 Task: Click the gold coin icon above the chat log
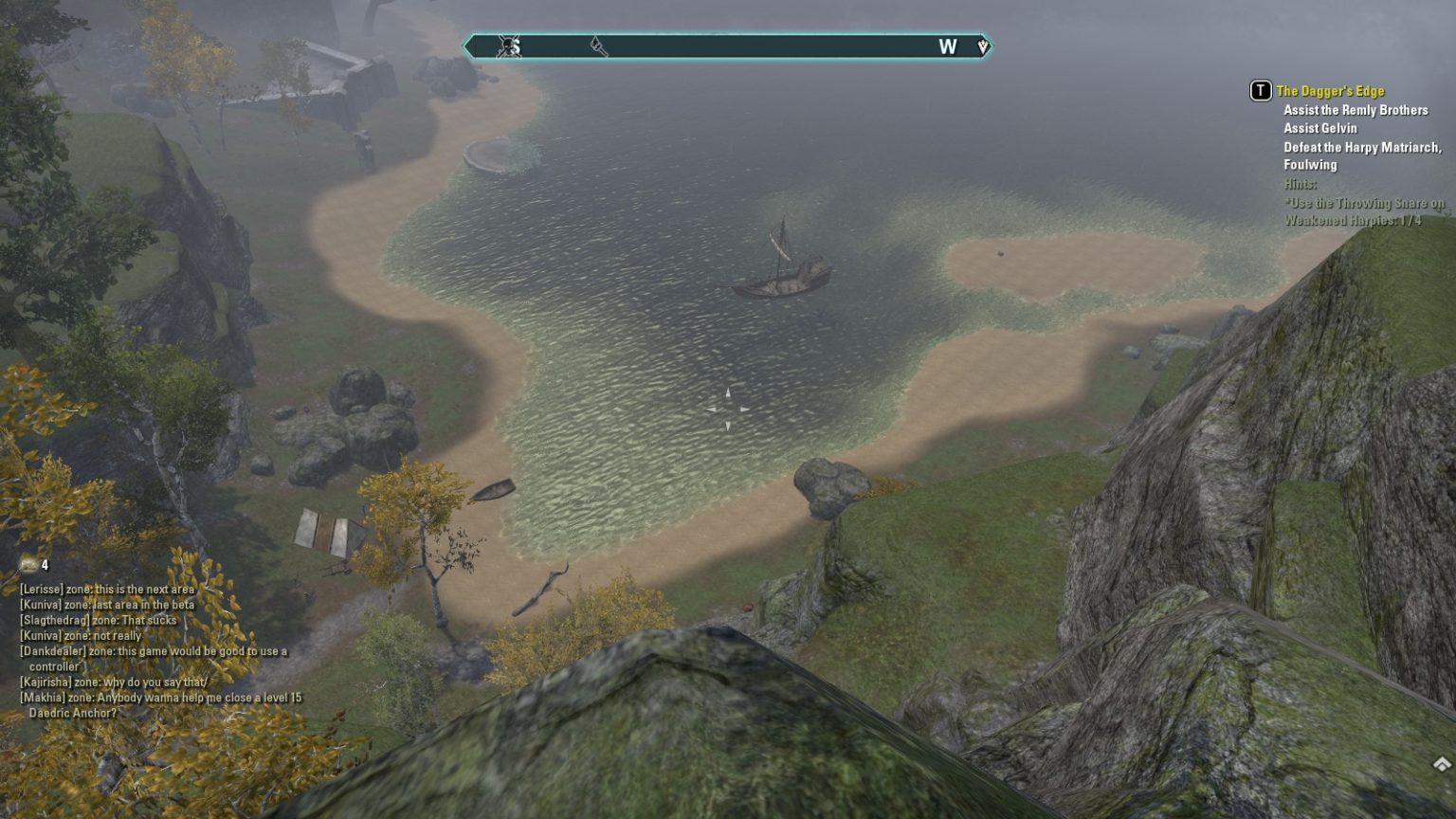point(27,565)
